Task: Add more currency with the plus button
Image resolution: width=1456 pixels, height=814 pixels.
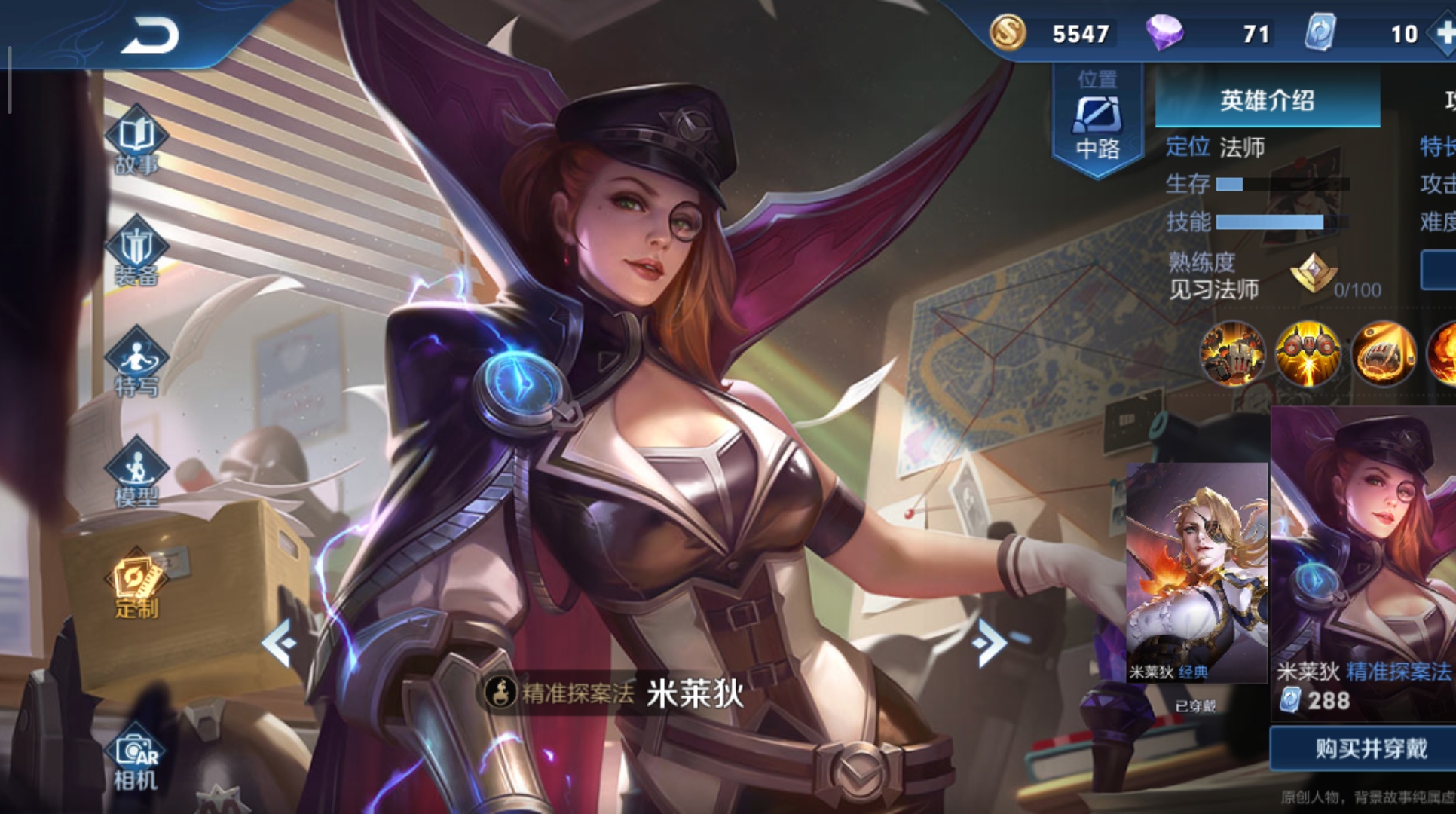Action: pyautogui.click(x=1444, y=33)
